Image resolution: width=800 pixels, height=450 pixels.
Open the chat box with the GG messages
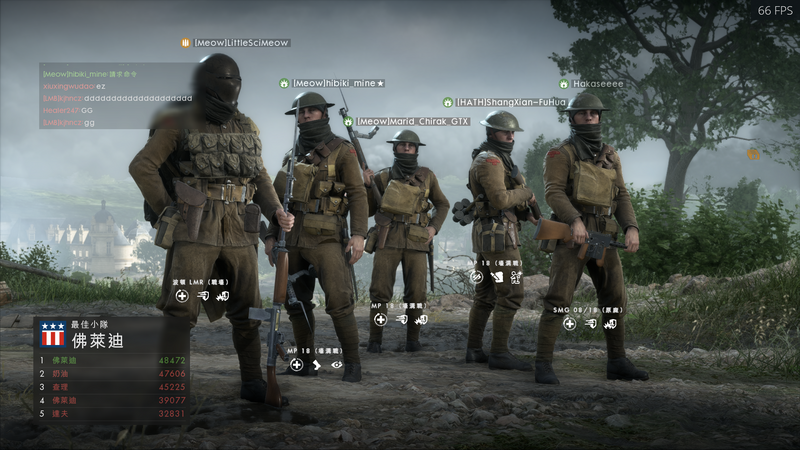(117, 97)
